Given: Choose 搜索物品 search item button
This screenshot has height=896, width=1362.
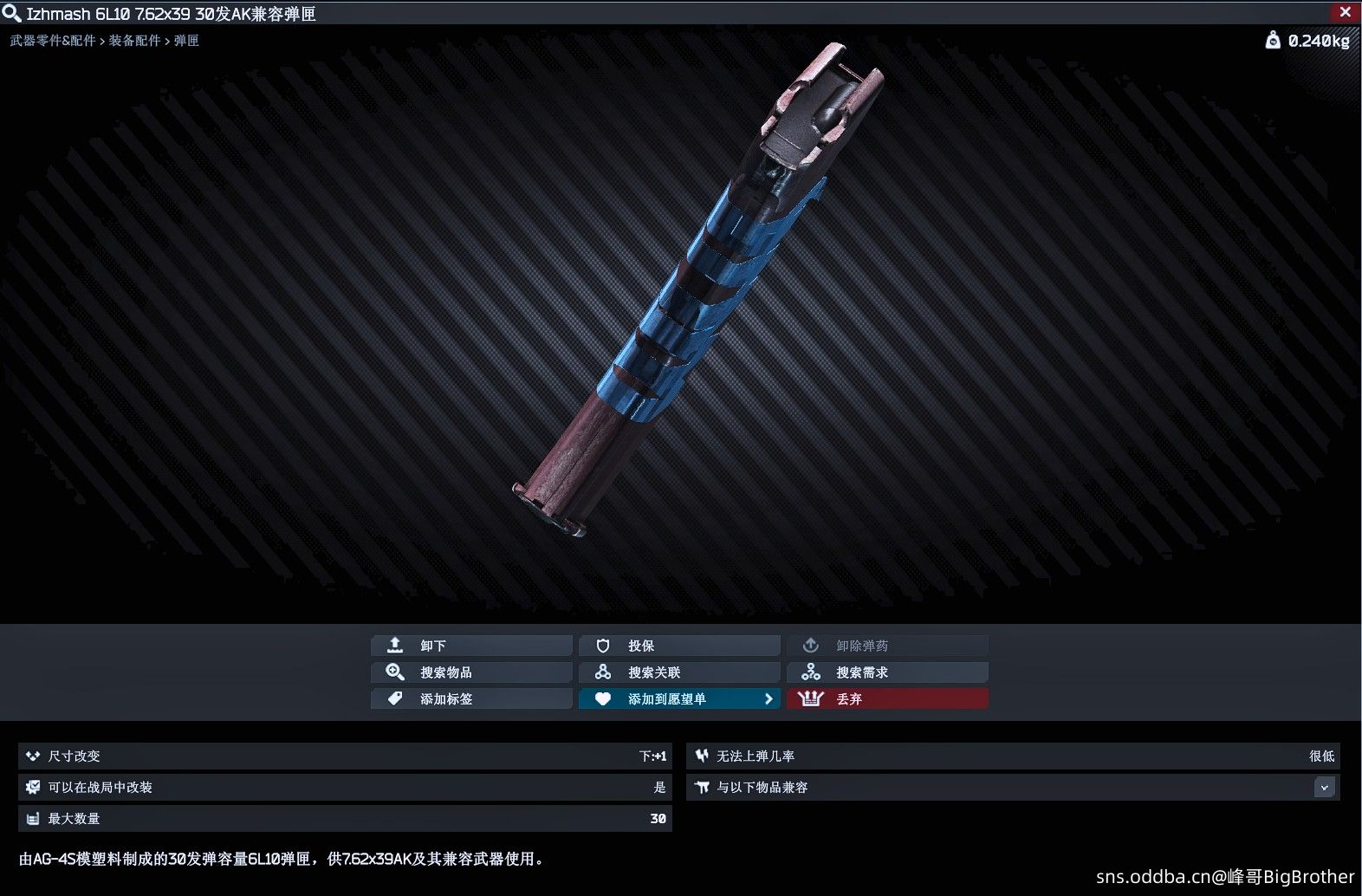Looking at the screenshot, I should pyautogui.click(x=471, y=672).
